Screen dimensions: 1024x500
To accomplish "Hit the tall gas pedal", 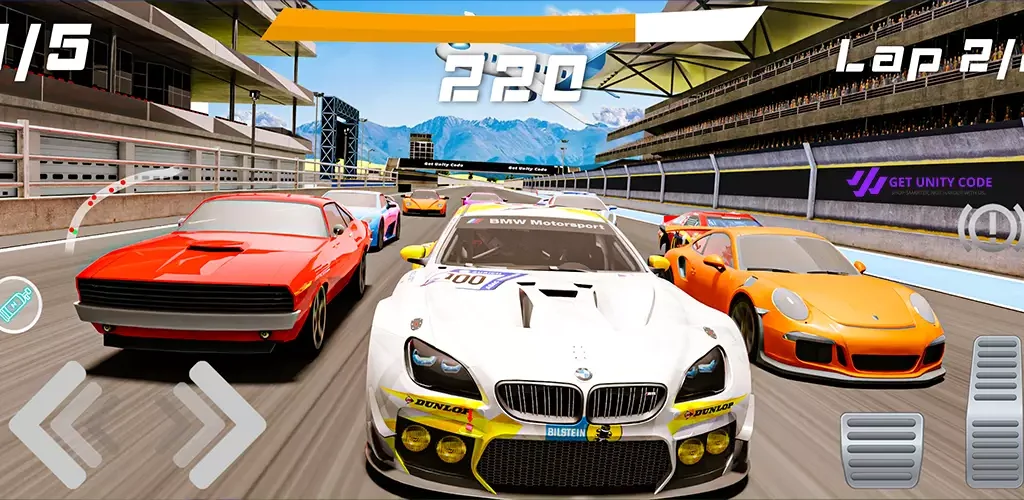I will pos(994,410).
